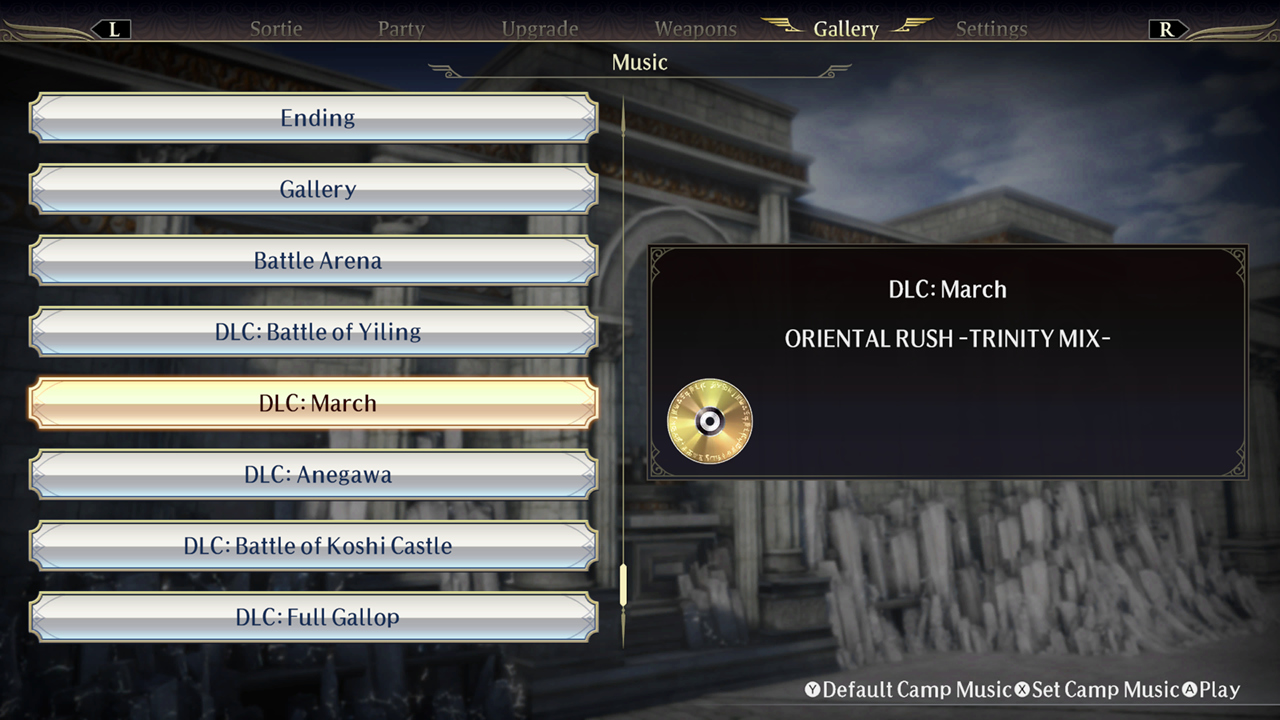The height and width of the screenshot is (720, 1280).
Task: Switch to the Sortie tab
Action: point(275,28)
